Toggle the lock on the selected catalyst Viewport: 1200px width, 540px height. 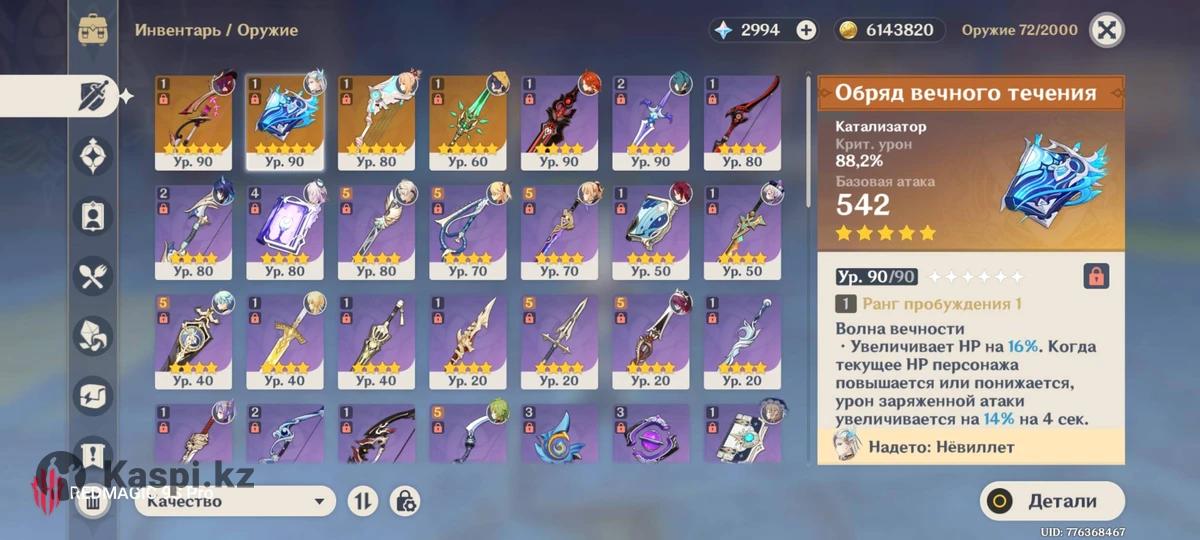coord(1096,276)
